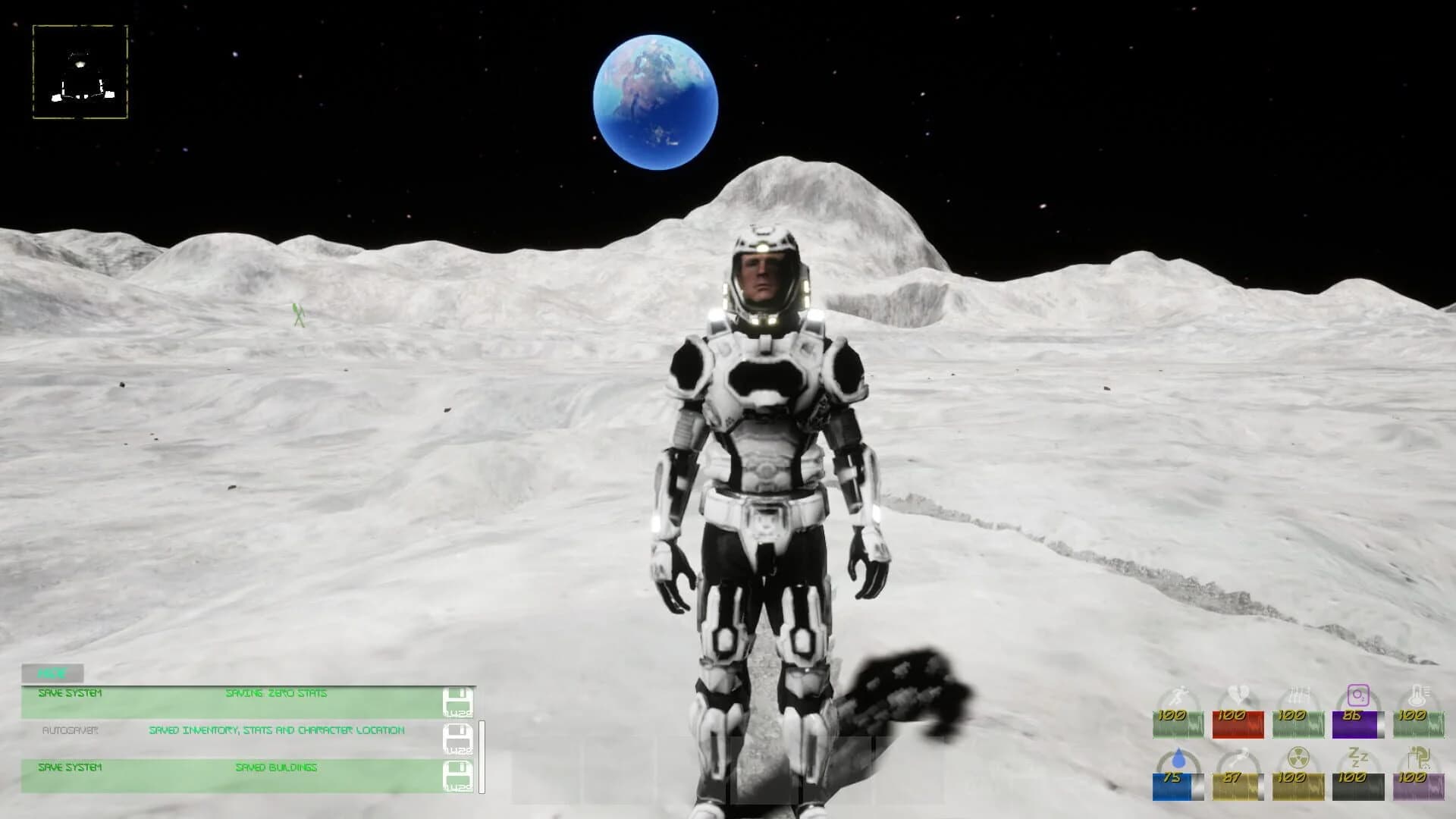Image resolution: width=1456 pixels, height=819 pixels.
Task: Toggle the HIDE button above the save log
Action: point(53,672)
